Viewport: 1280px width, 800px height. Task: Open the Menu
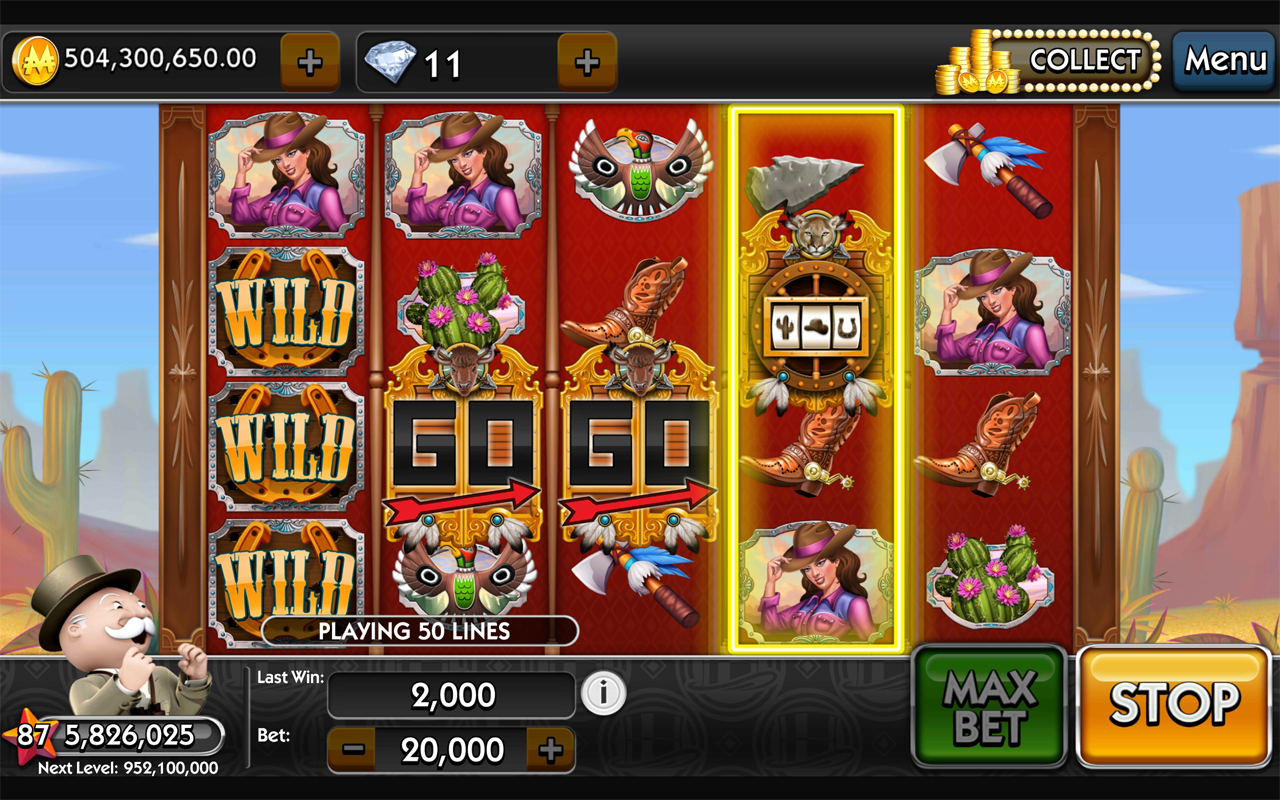1224,61
